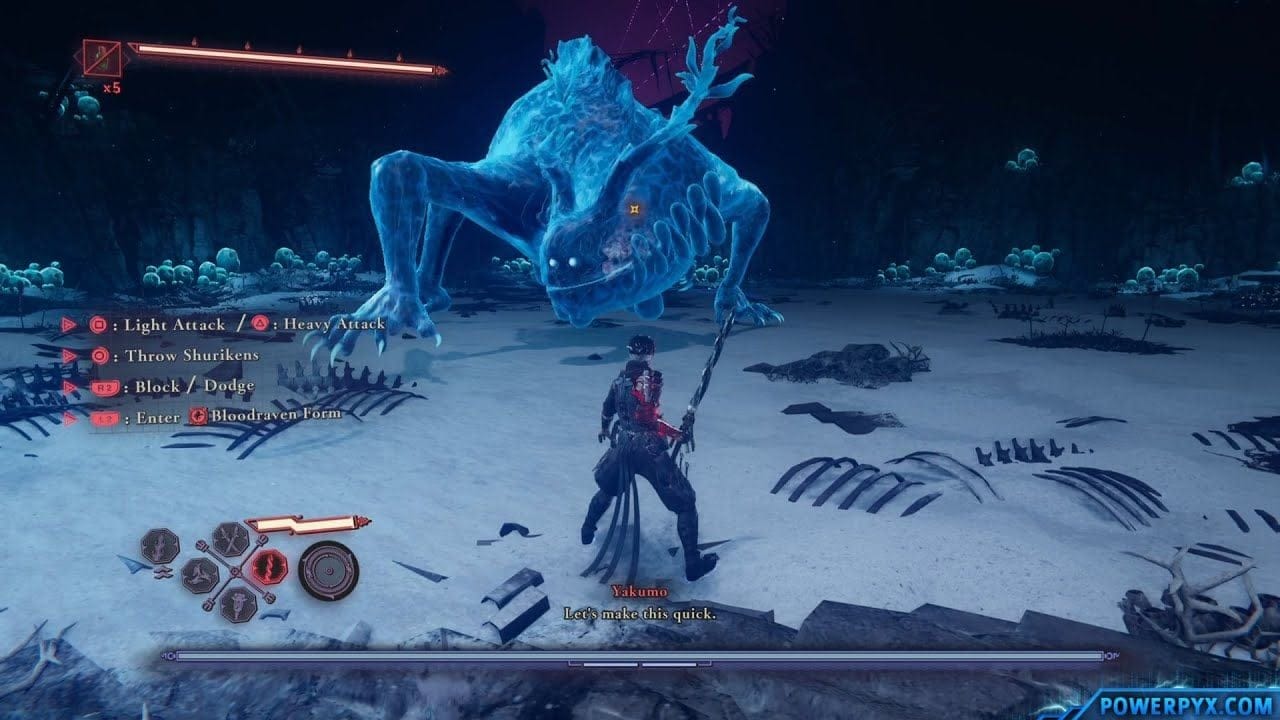Click the crossed-out boss portrait above the health bar

[101, 58]
